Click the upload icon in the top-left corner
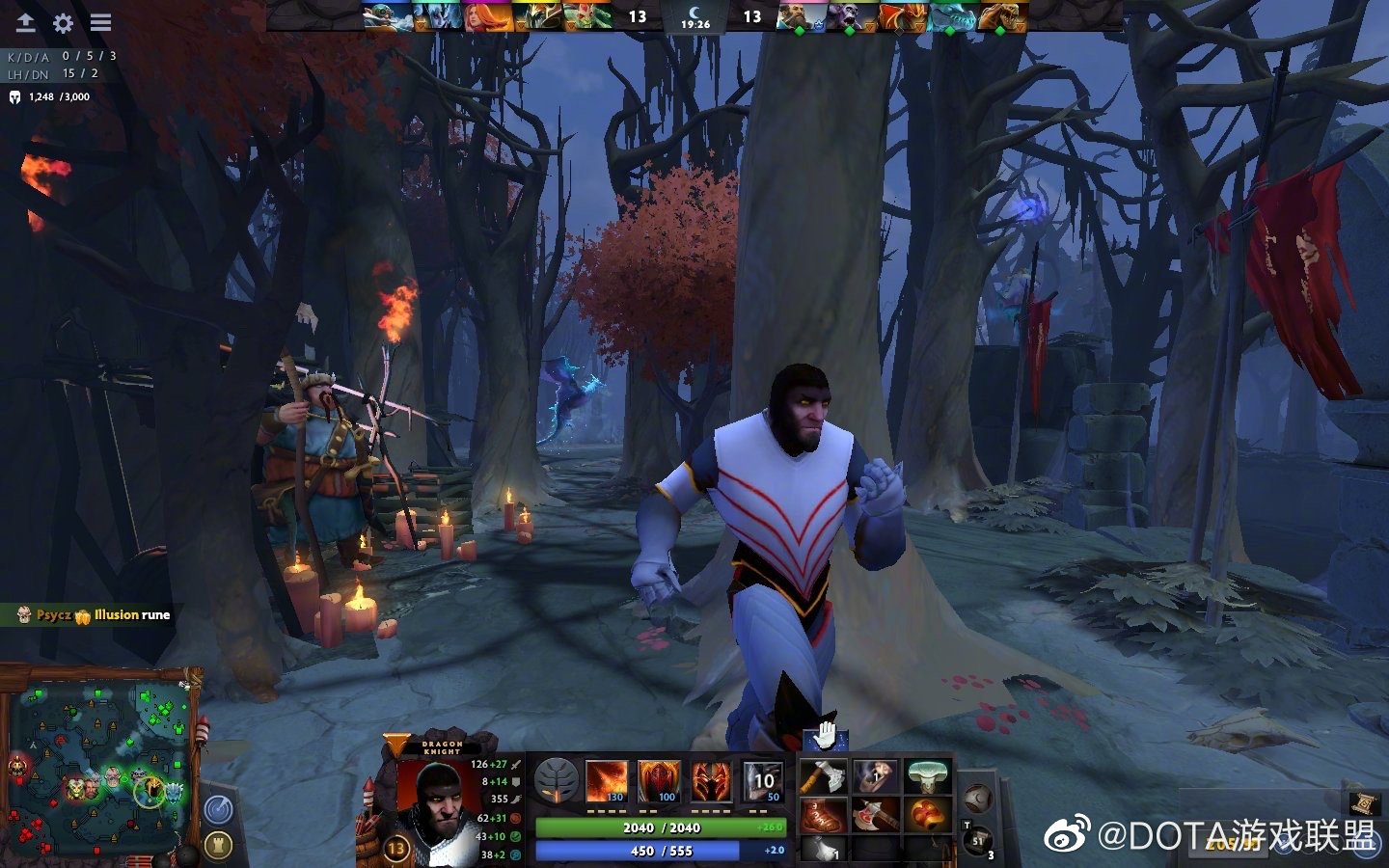Screen dimensions: 1389x868 24,21
